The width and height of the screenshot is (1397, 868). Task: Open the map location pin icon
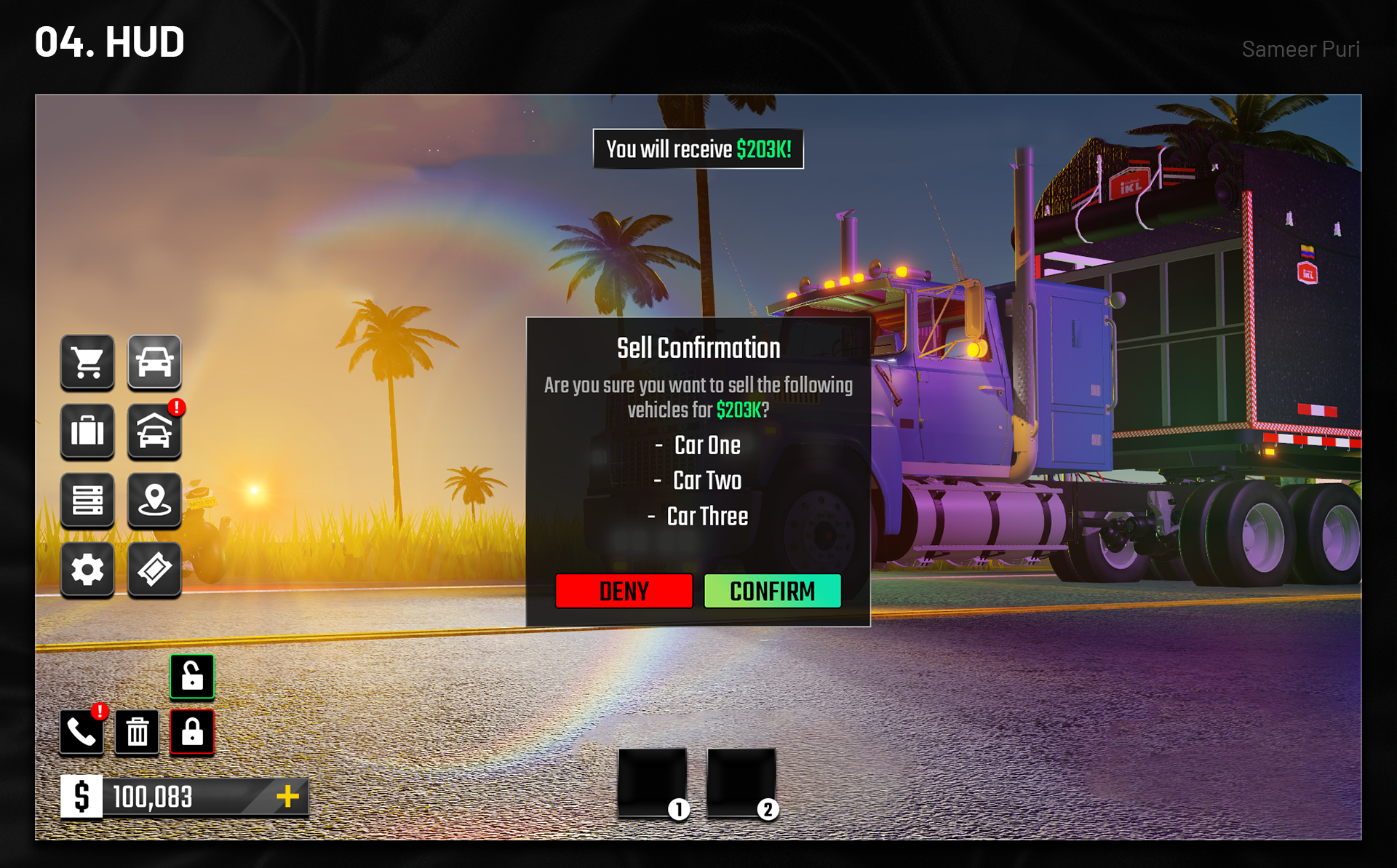point(154,500)
